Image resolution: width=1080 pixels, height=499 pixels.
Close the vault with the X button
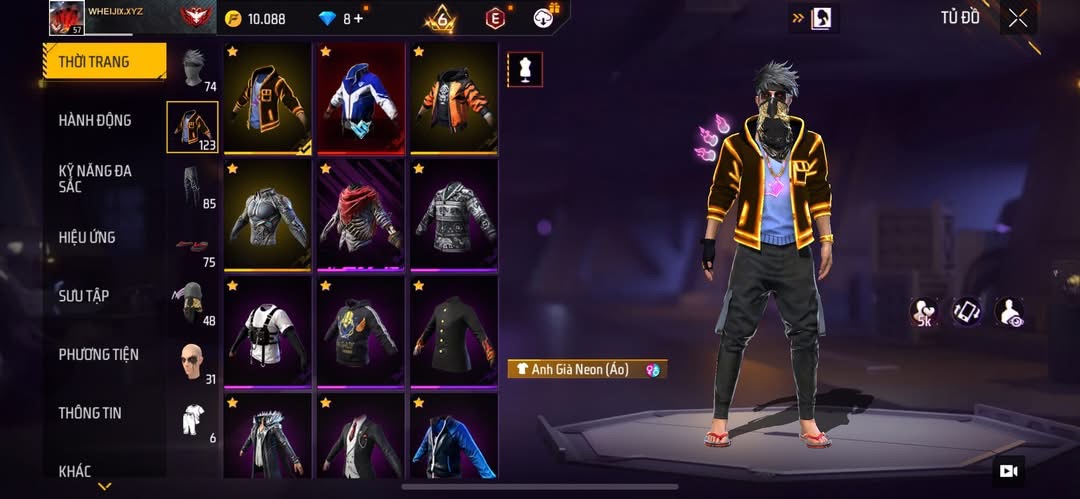click(x=1017, y=18)
